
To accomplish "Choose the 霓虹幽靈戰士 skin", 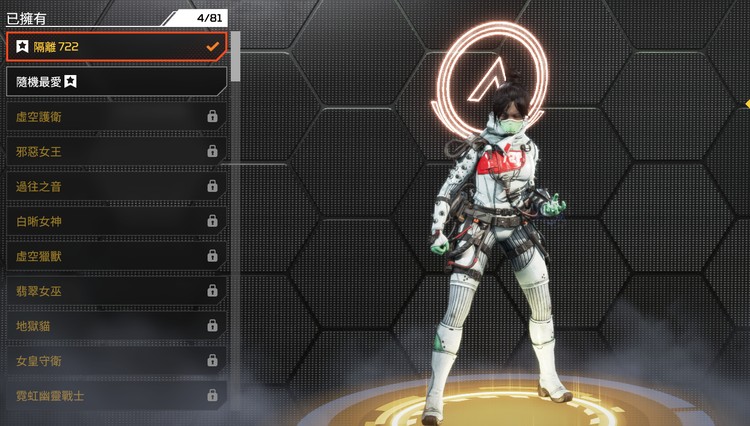I will [x=116, y=396].
